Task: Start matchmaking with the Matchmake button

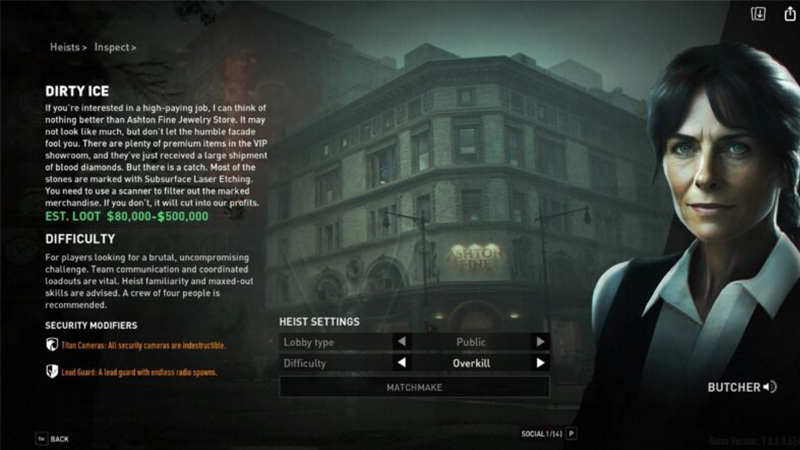Action: tap(414, 386)
